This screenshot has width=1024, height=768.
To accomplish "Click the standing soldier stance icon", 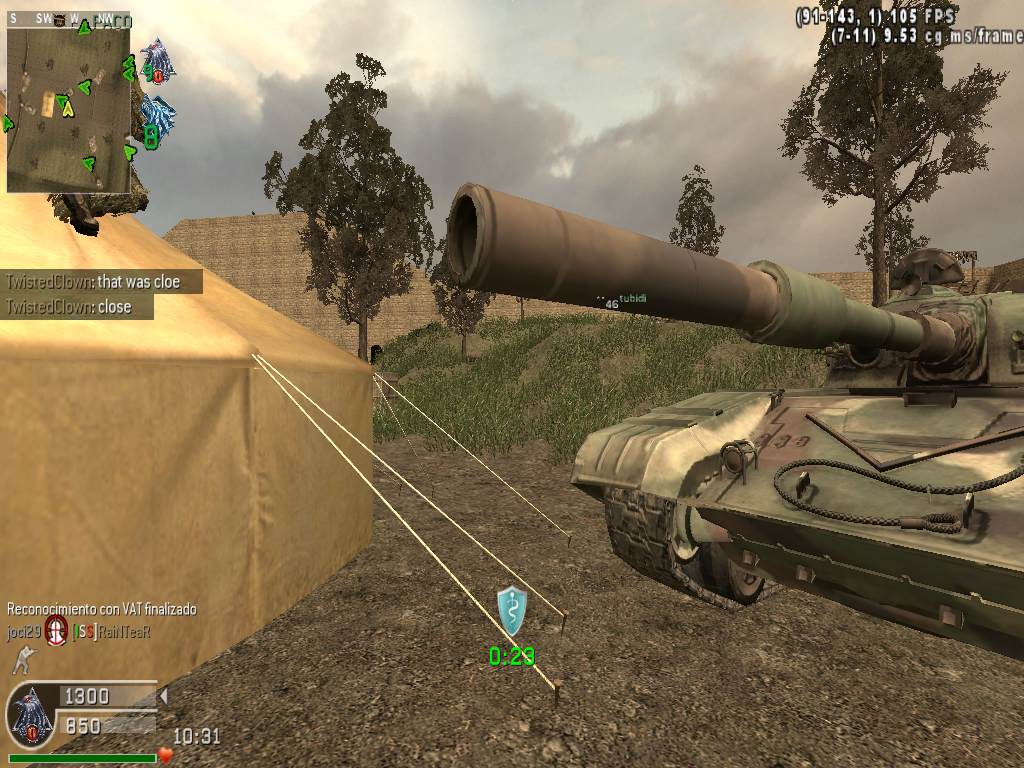I will click(19, 660).
